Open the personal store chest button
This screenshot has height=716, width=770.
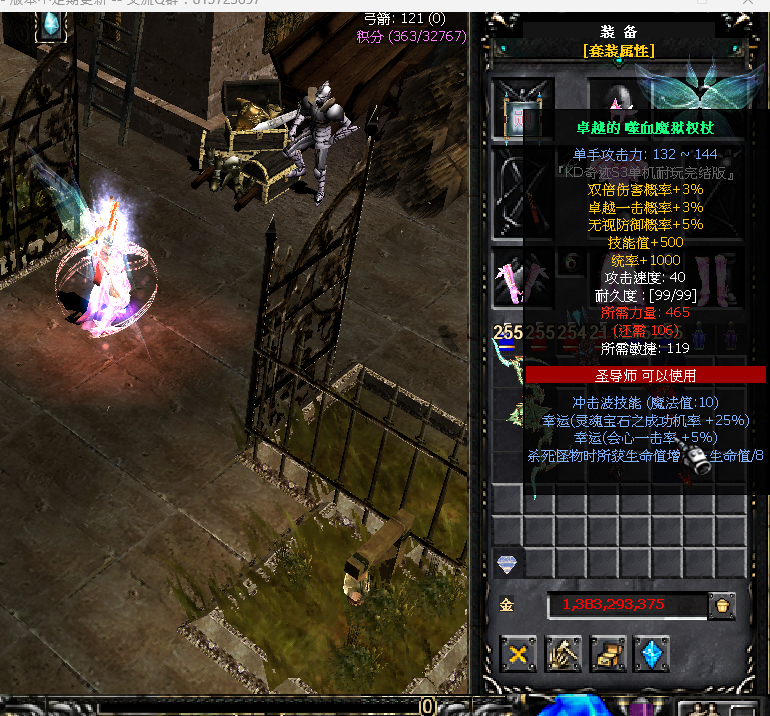(607, 655)
